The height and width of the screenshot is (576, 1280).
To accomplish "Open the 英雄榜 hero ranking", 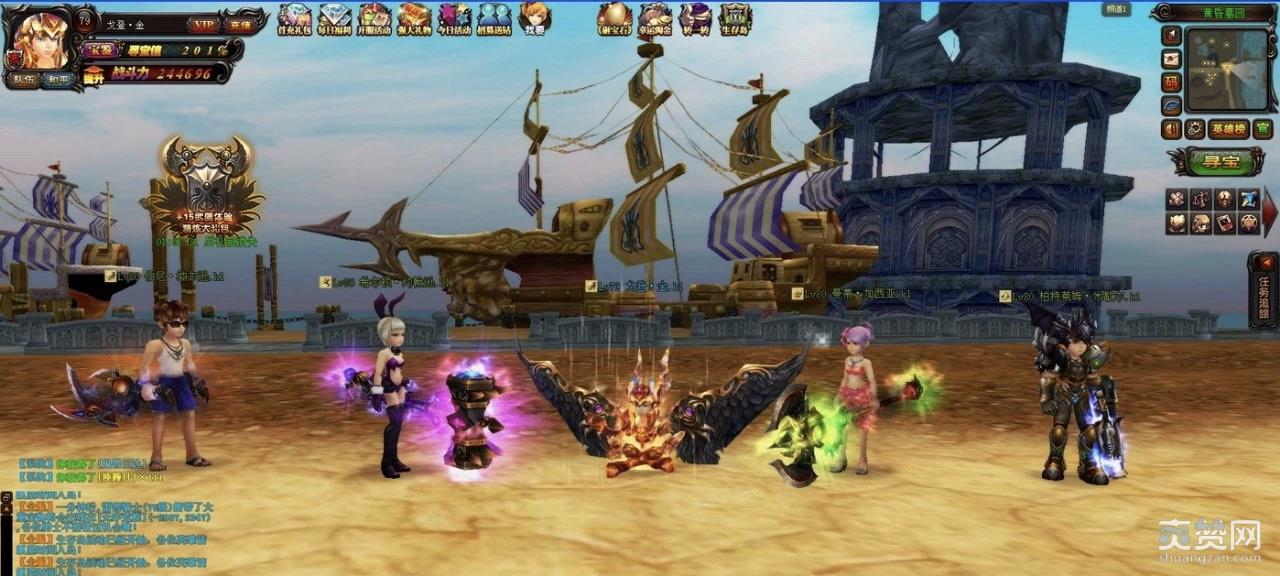I will tap(1228, 129).
